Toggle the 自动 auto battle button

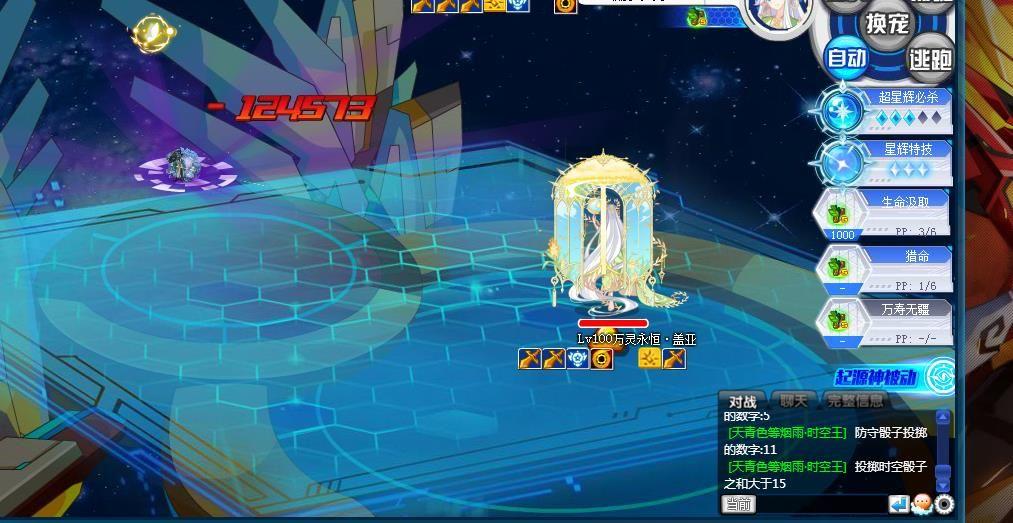click(x=846, y=58)
